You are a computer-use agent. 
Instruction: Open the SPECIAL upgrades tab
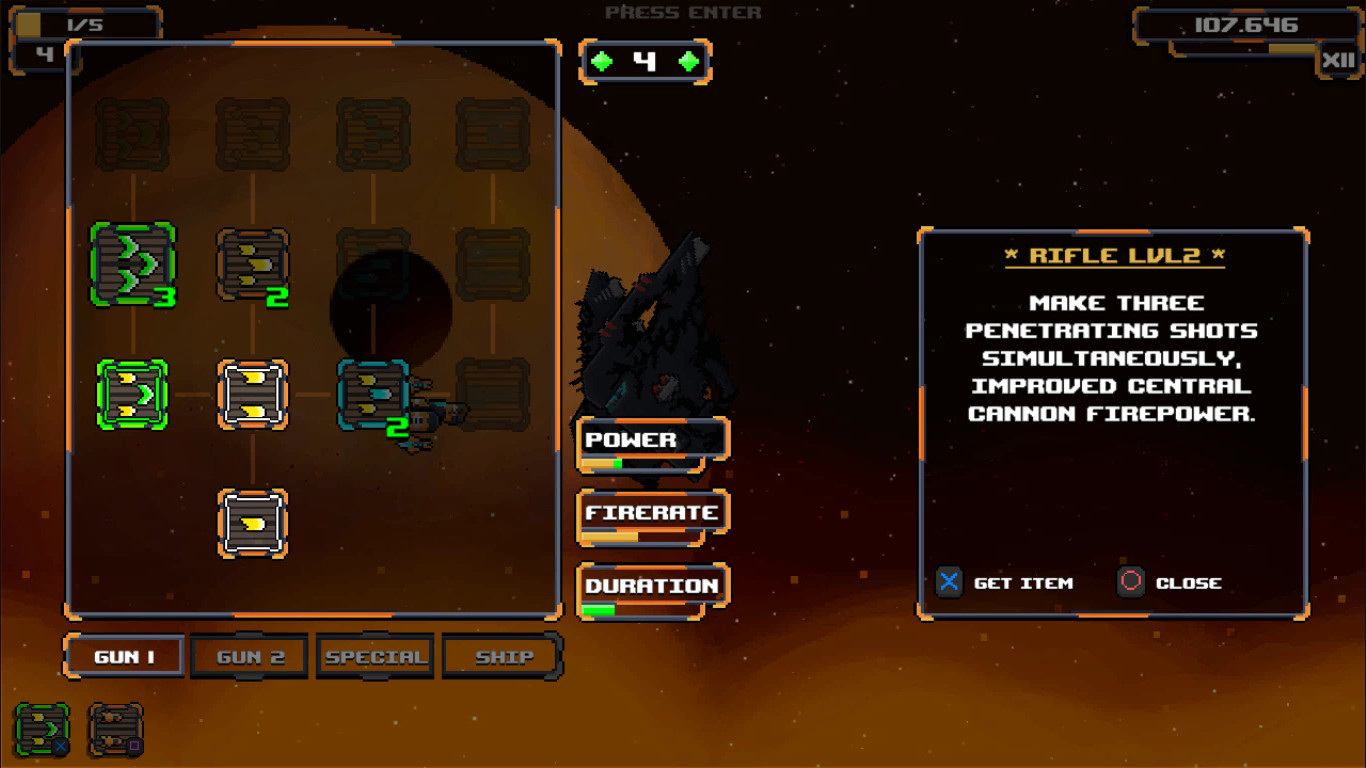coord(375,656)
